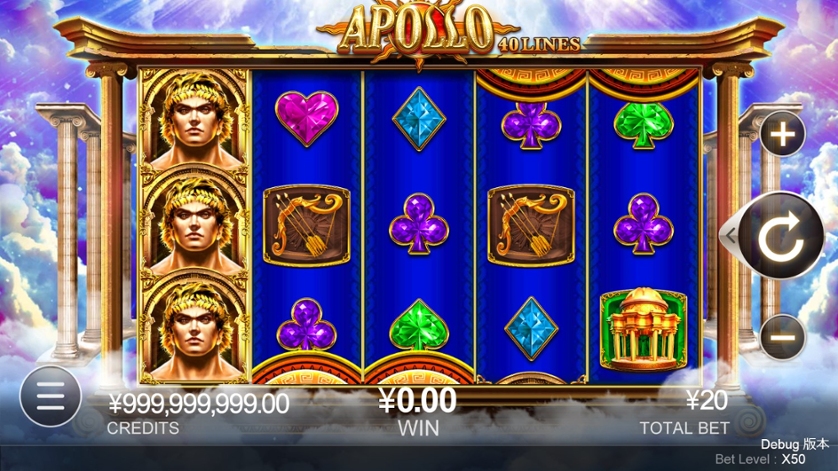The width and height of the screenshot is (838, 471).
Task: Open the hamburger menu button
Action: click(49, 397)
